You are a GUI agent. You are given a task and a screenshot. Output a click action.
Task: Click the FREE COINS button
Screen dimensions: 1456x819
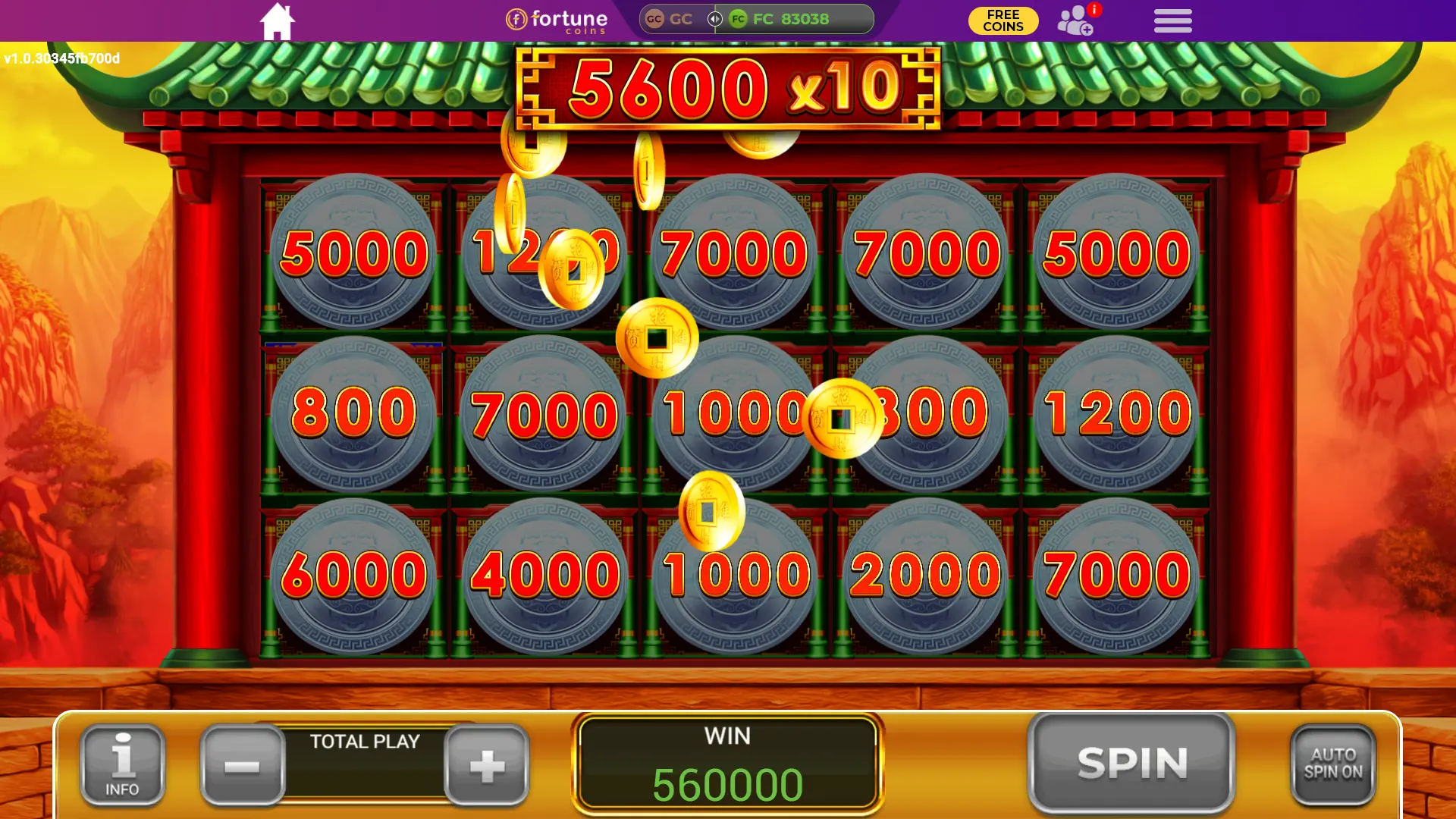coord(1003,20)
